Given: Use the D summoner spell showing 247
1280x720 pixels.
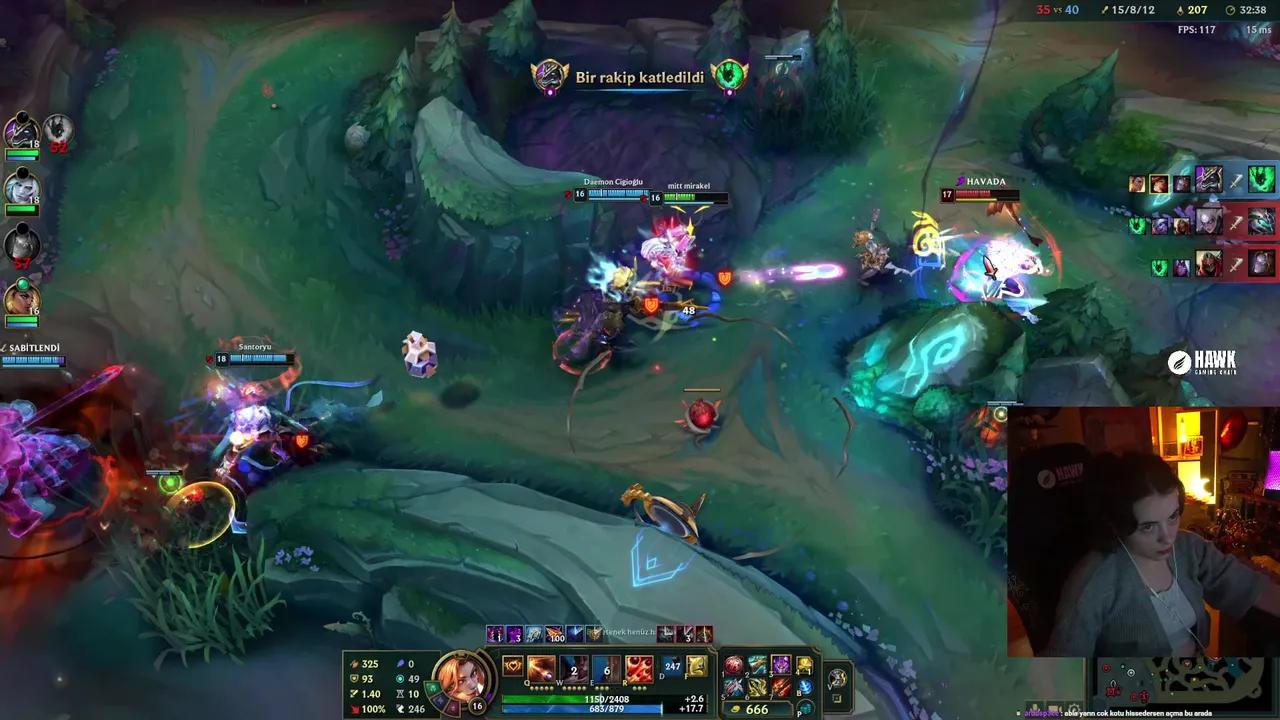Looking at the screenshot, I should tap(672, 667).
